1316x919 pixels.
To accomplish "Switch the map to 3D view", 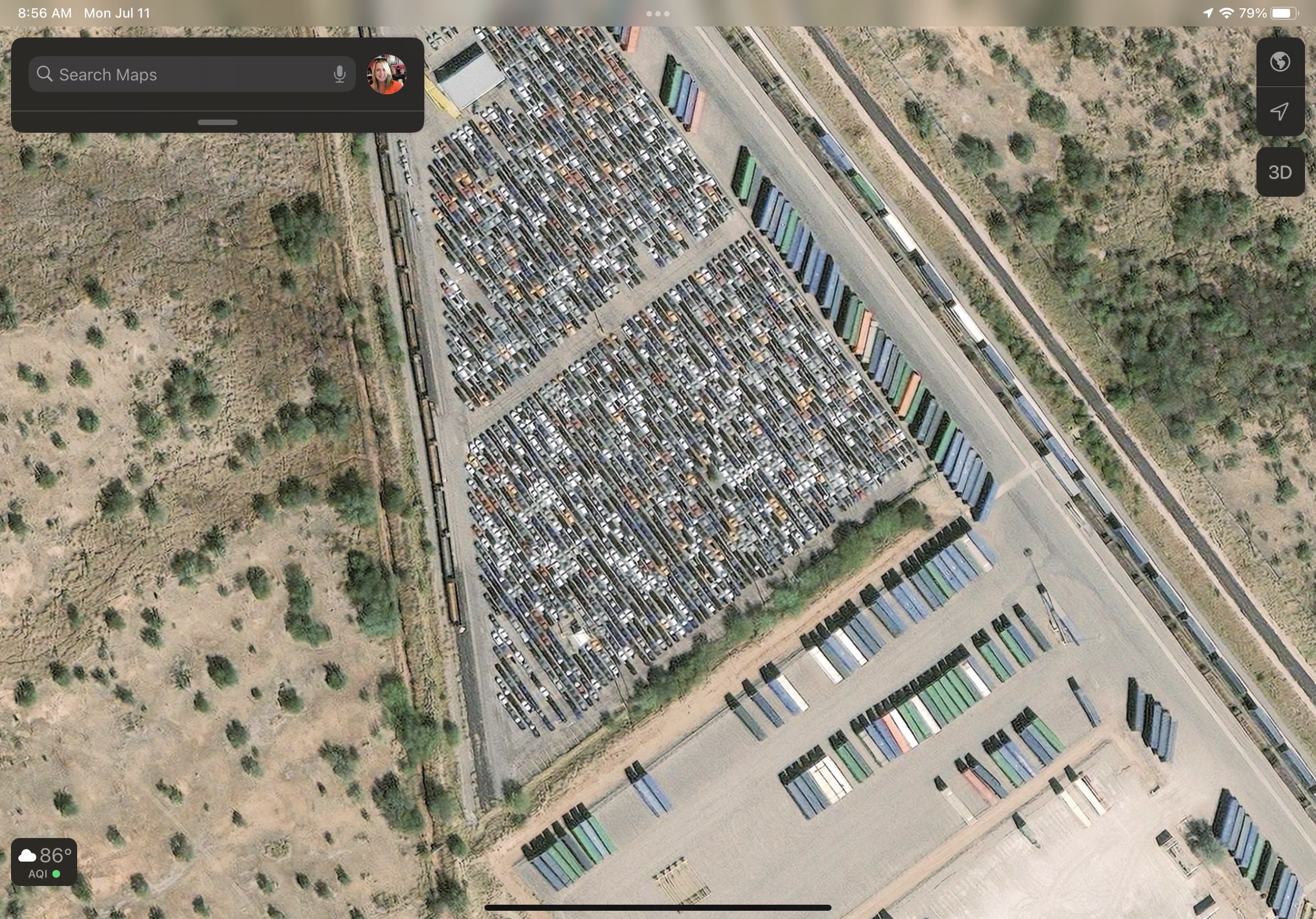I will (x=1280, y=172).
